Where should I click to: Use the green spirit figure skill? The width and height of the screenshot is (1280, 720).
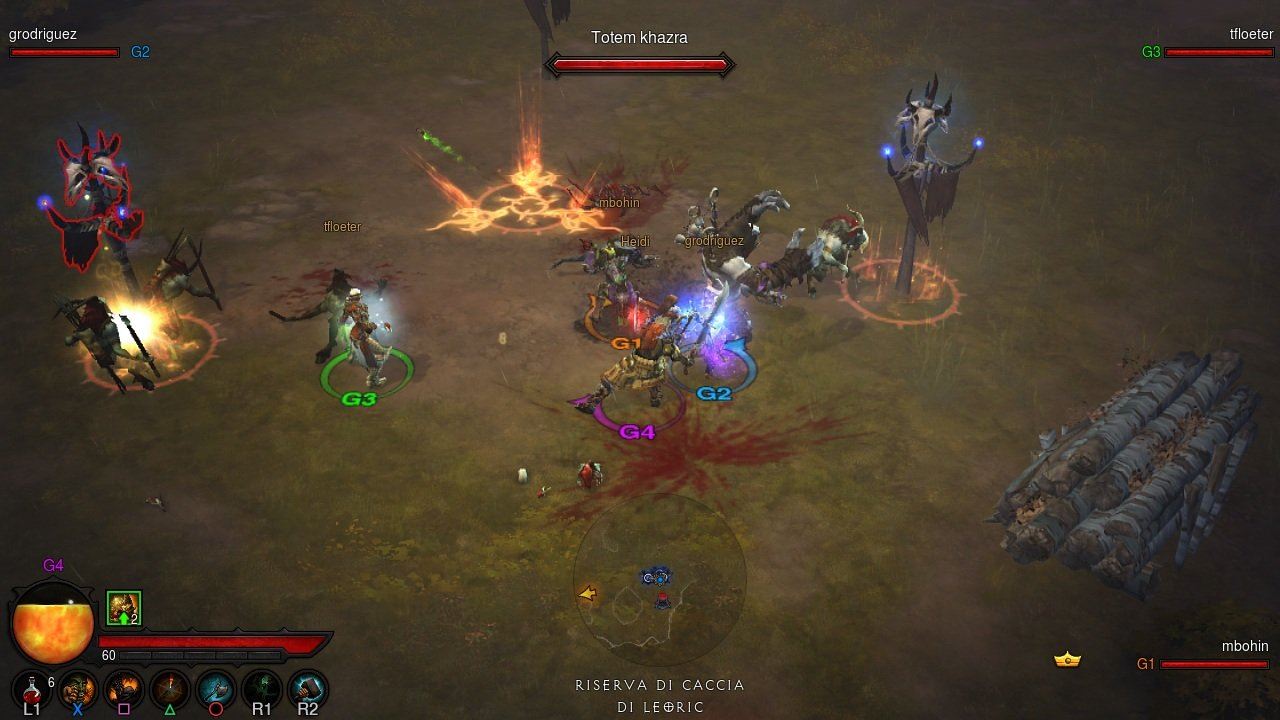(262, 689)
